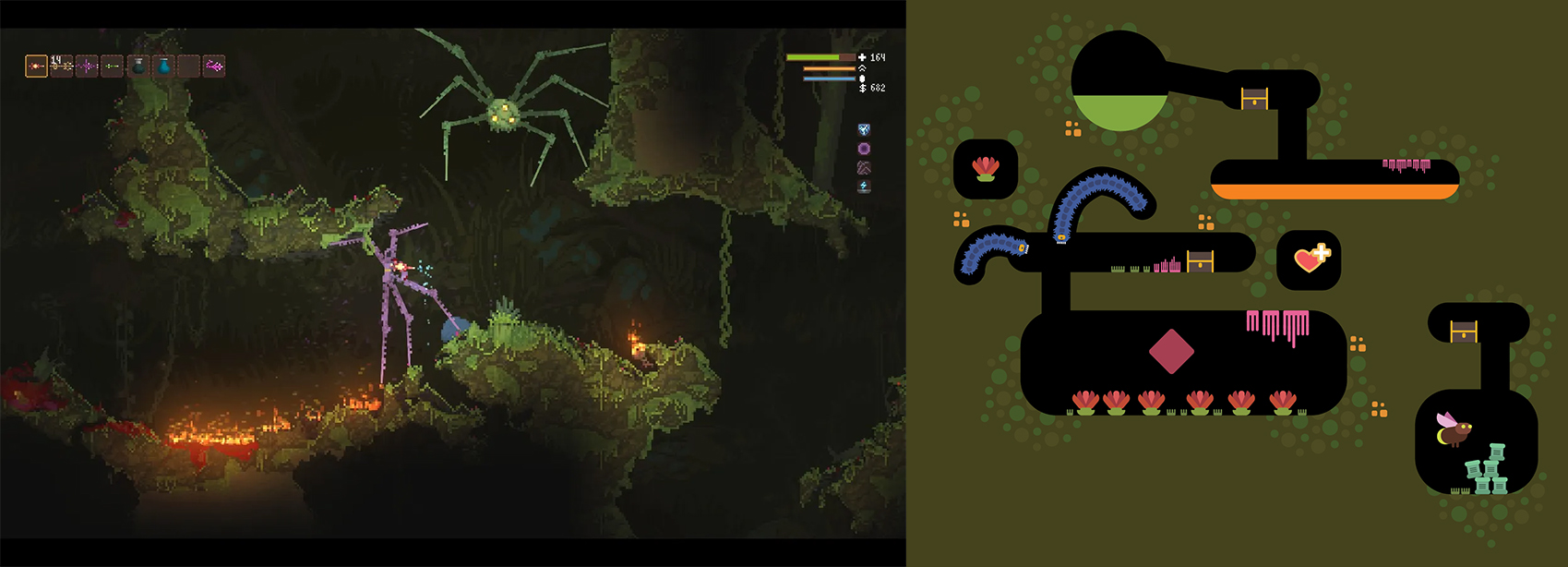This screenshot has width=1568, height=567.
Task: Select the dark teal potion flask
Action: click(138, 66)
